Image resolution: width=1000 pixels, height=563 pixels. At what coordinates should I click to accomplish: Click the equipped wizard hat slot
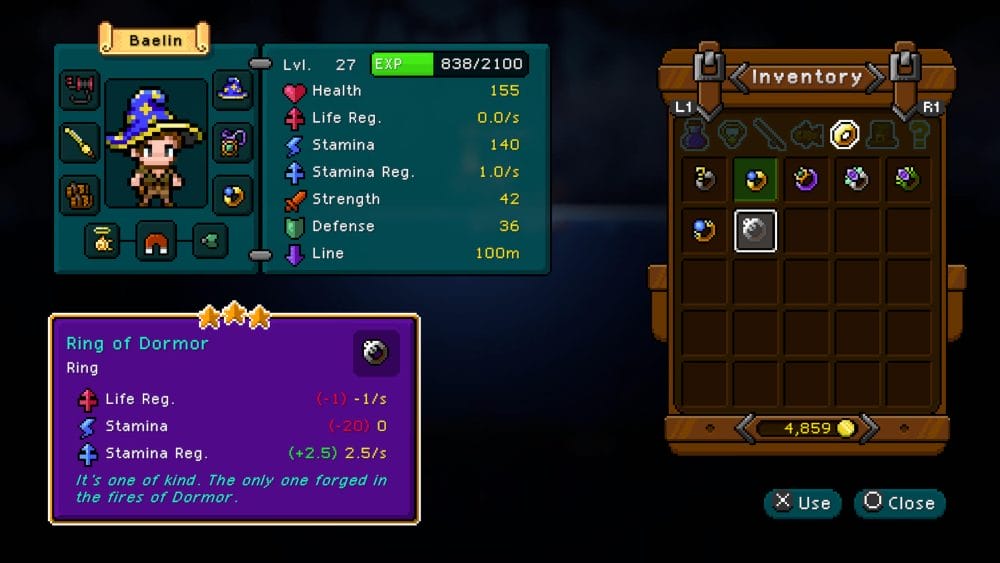(x=233, y=91)
